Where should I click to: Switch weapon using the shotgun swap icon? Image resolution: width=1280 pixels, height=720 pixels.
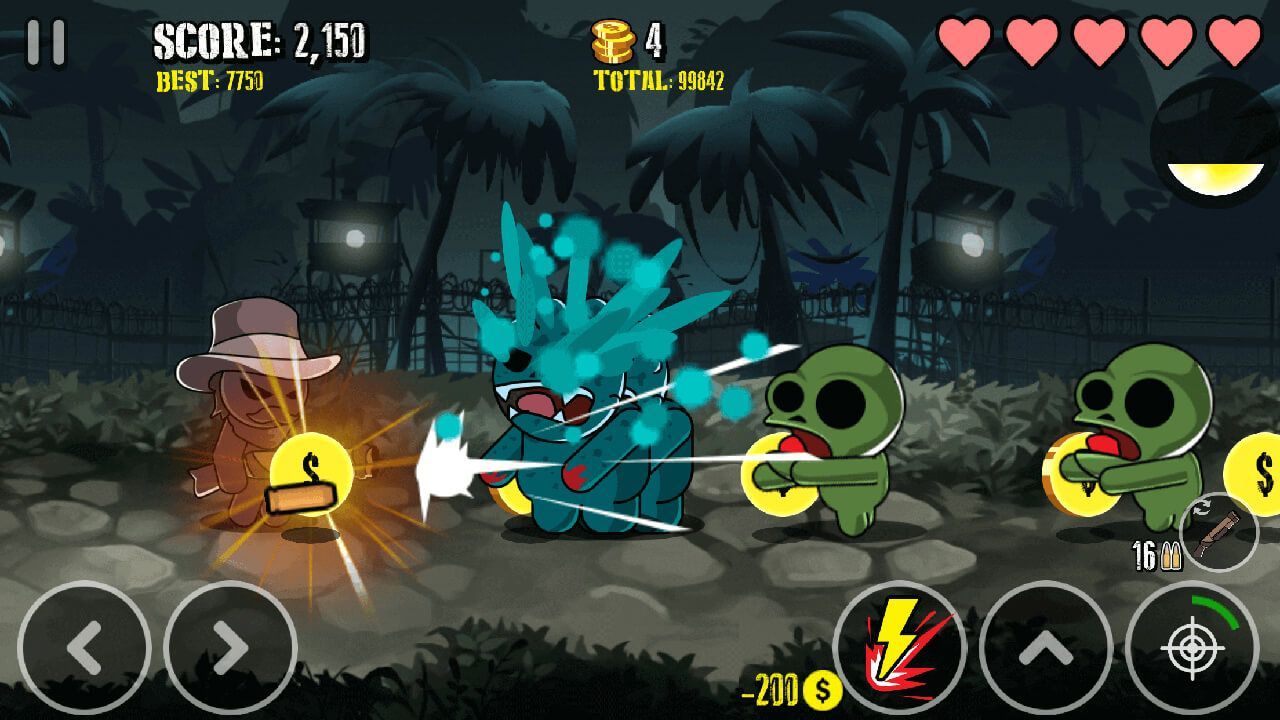click(x=1219, y=532)
